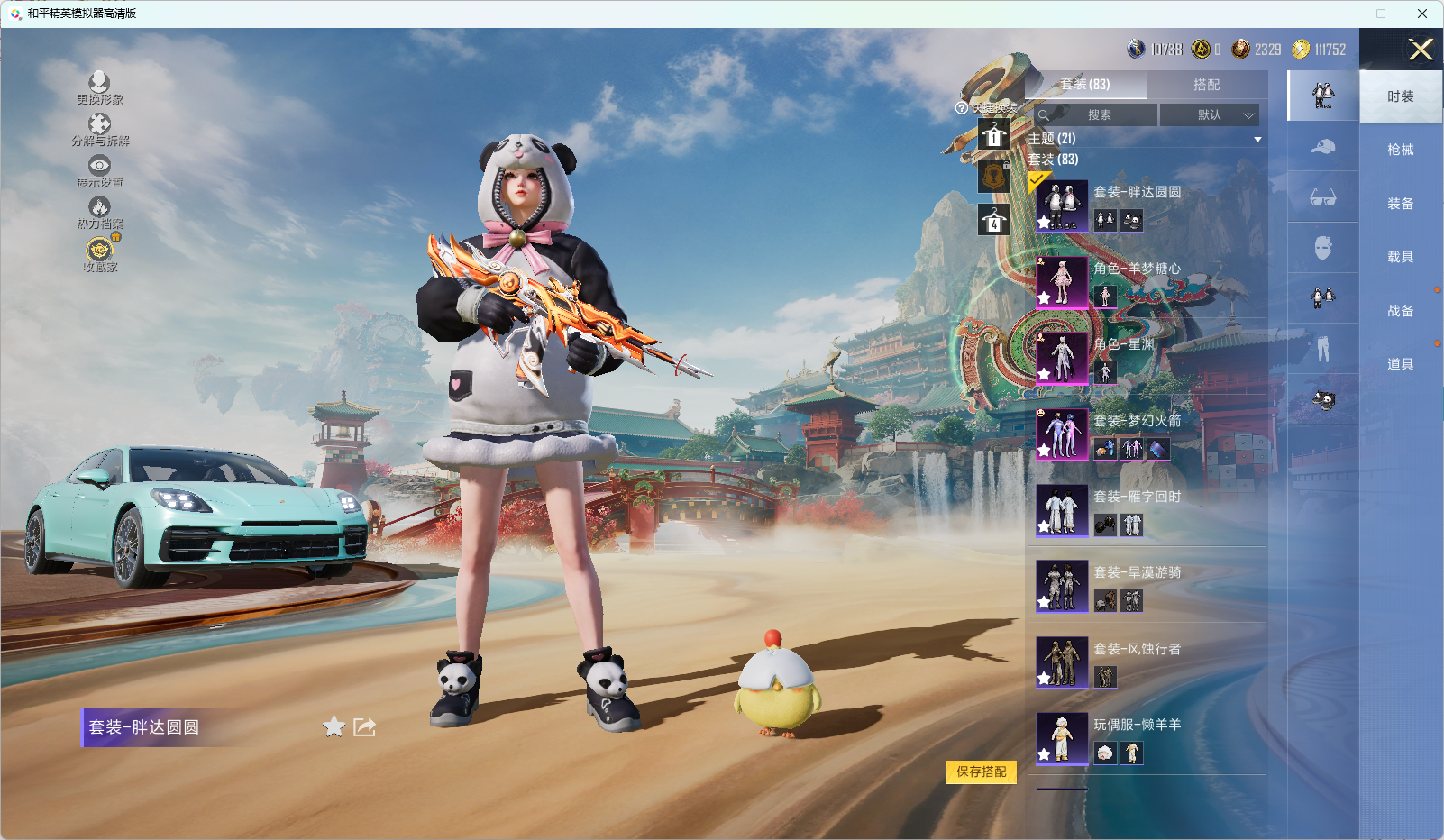Open the 载具 vehicles category
The height and width of the screenshot is (840, 1444).
tap(1400, 257)
